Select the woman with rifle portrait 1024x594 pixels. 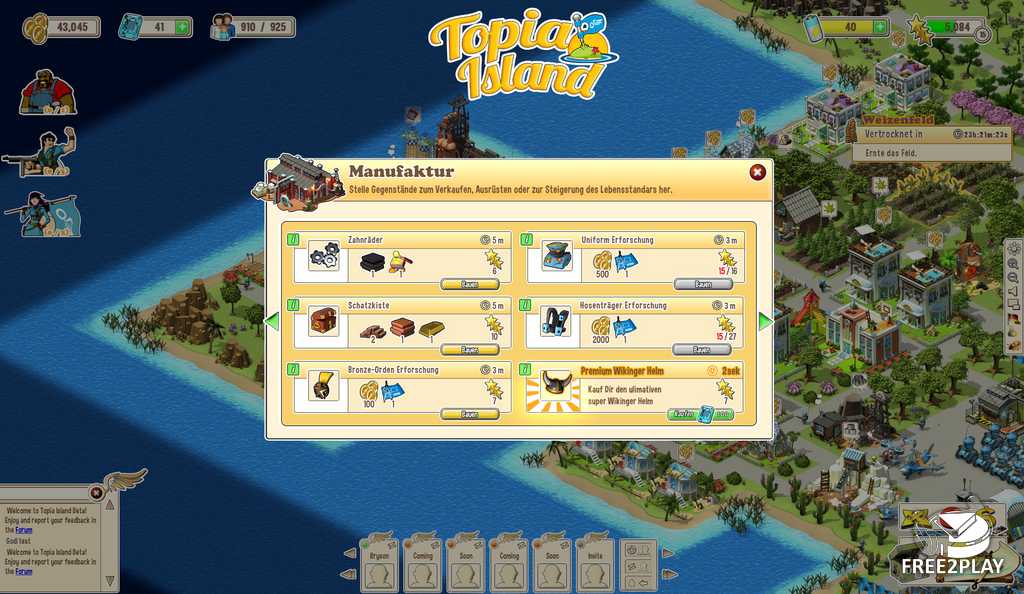[46, 214]
